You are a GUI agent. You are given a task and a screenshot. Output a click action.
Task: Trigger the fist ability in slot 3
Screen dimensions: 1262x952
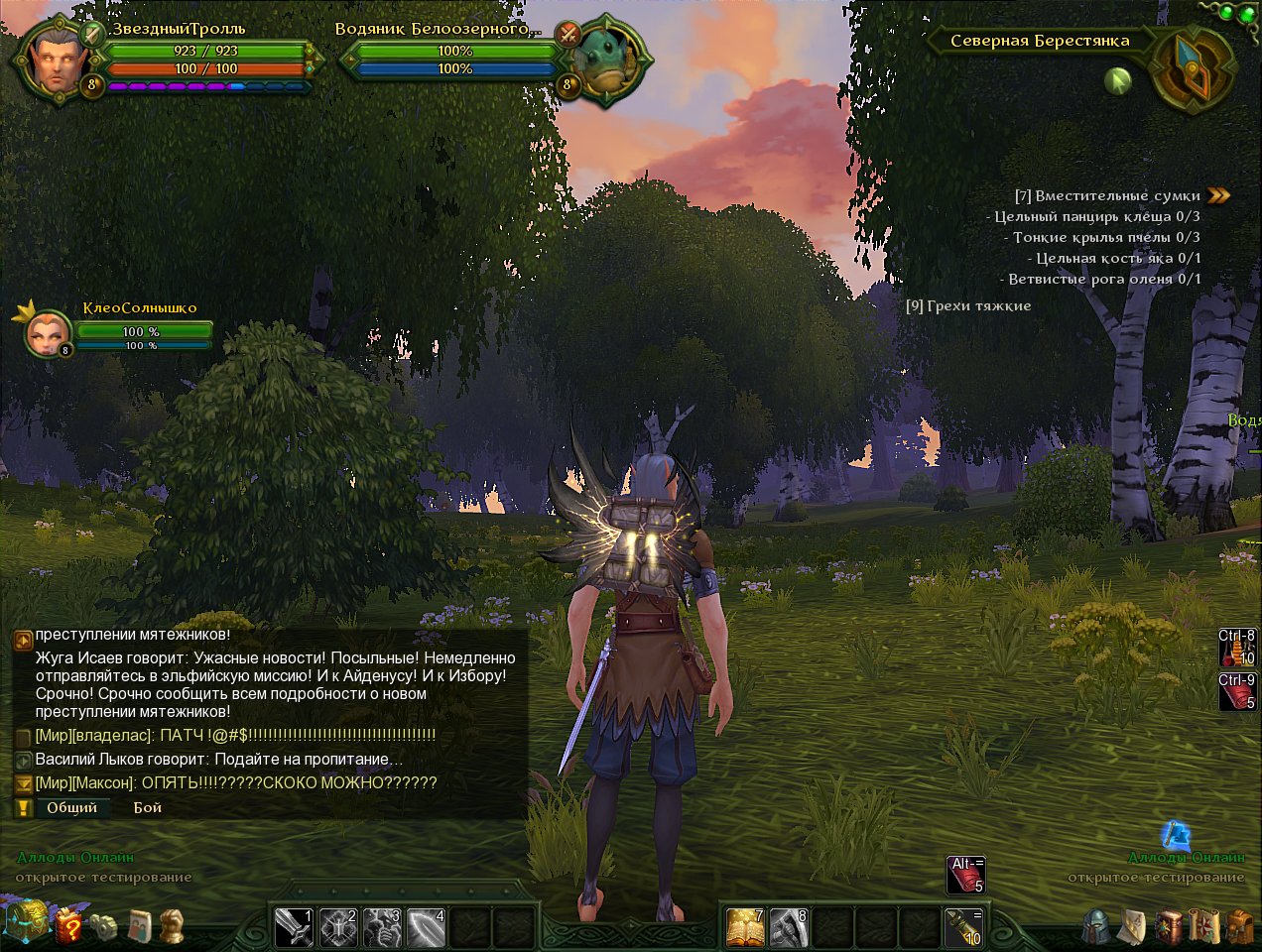383,928
